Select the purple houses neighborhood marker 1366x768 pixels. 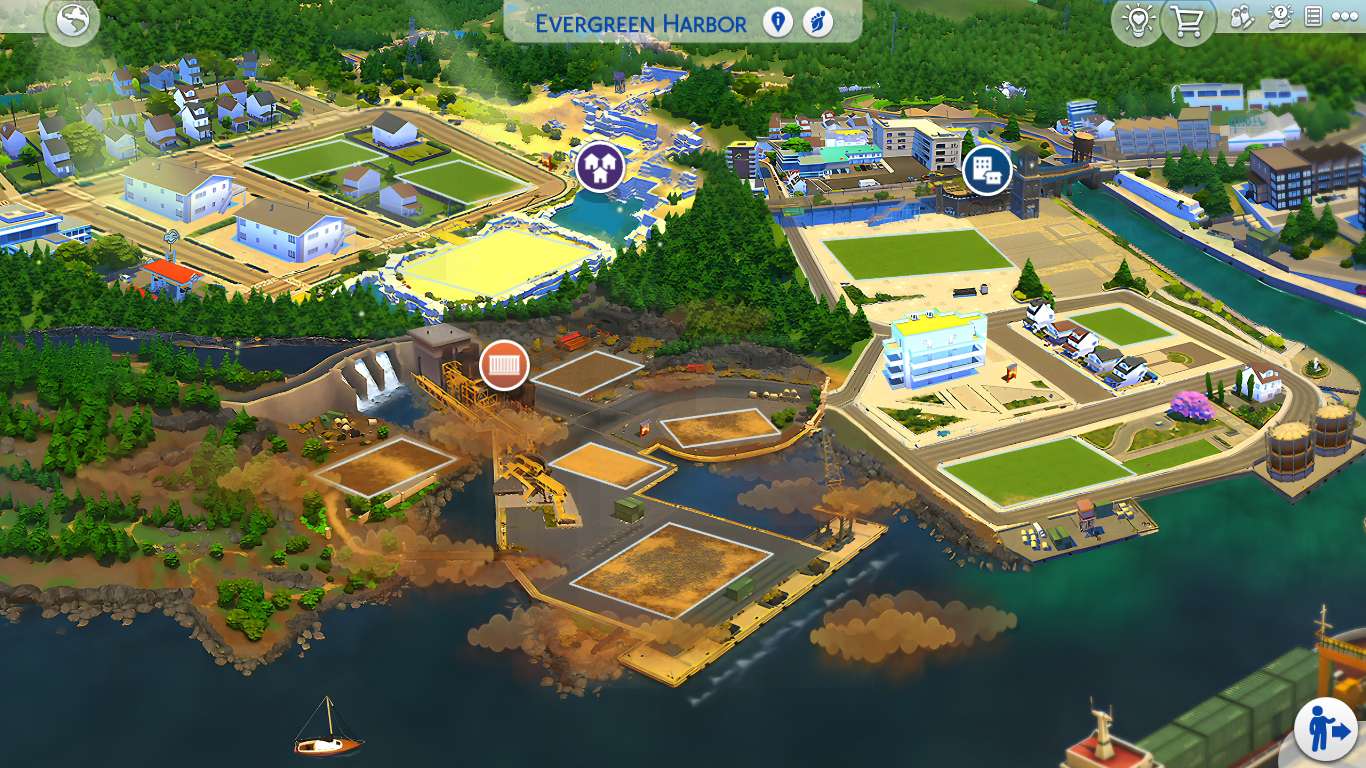click(x=600, y=166)
